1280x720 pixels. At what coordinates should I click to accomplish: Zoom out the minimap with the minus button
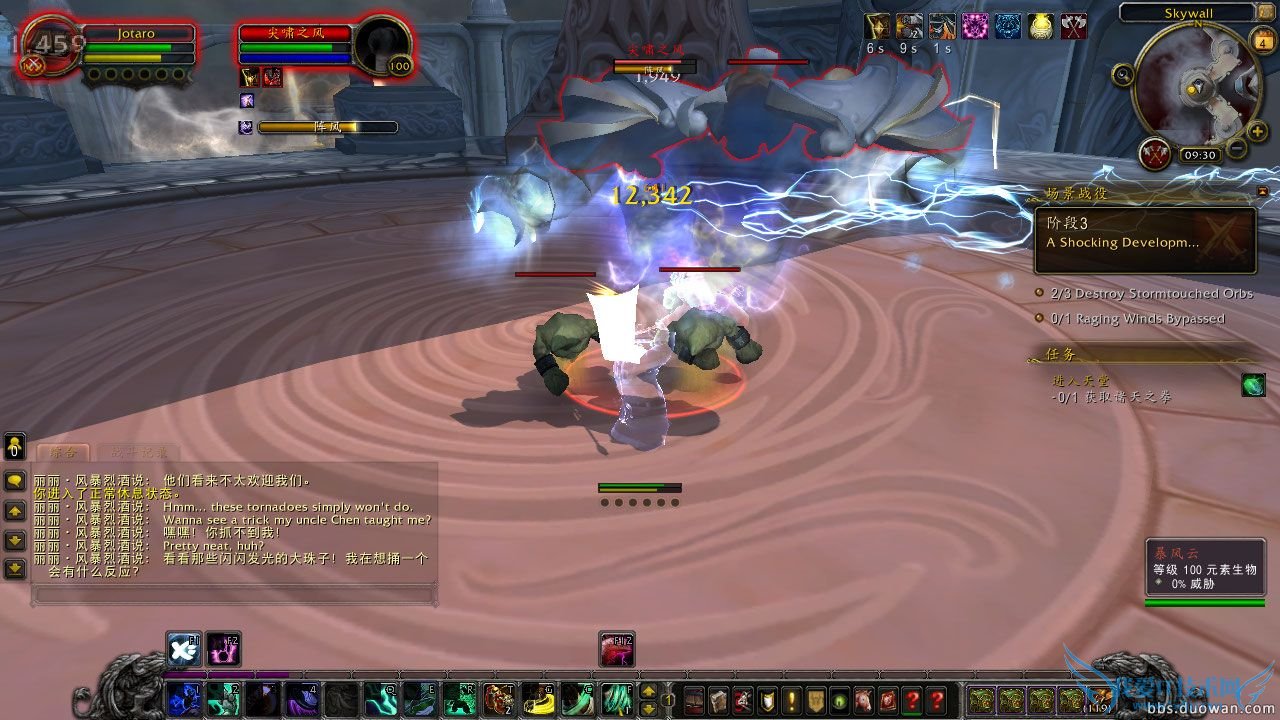tap(1237, 147)
